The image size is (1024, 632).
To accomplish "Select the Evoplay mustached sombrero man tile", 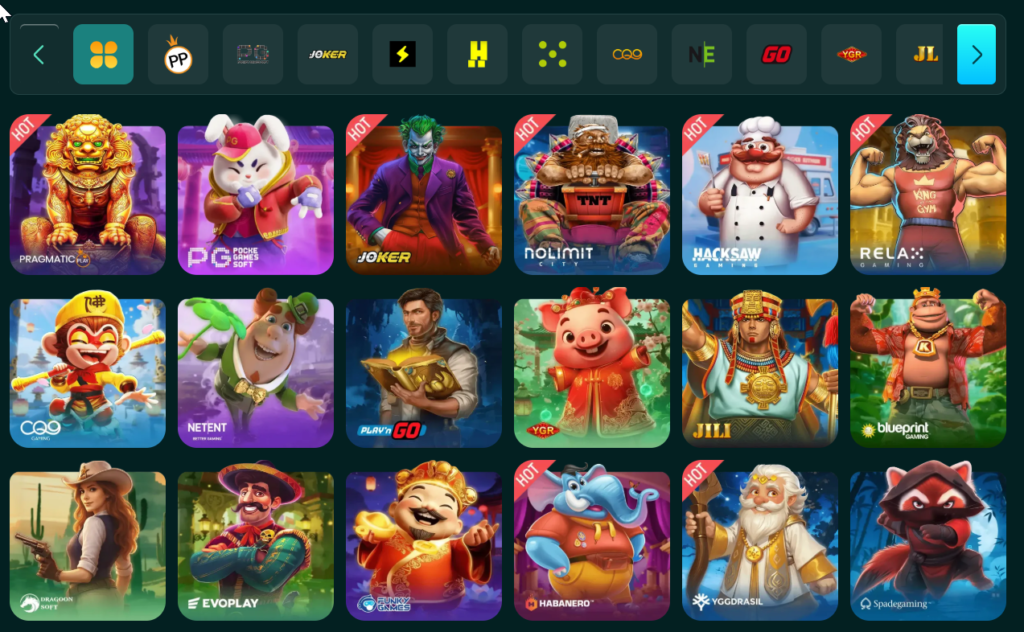I will click(256, 541).
